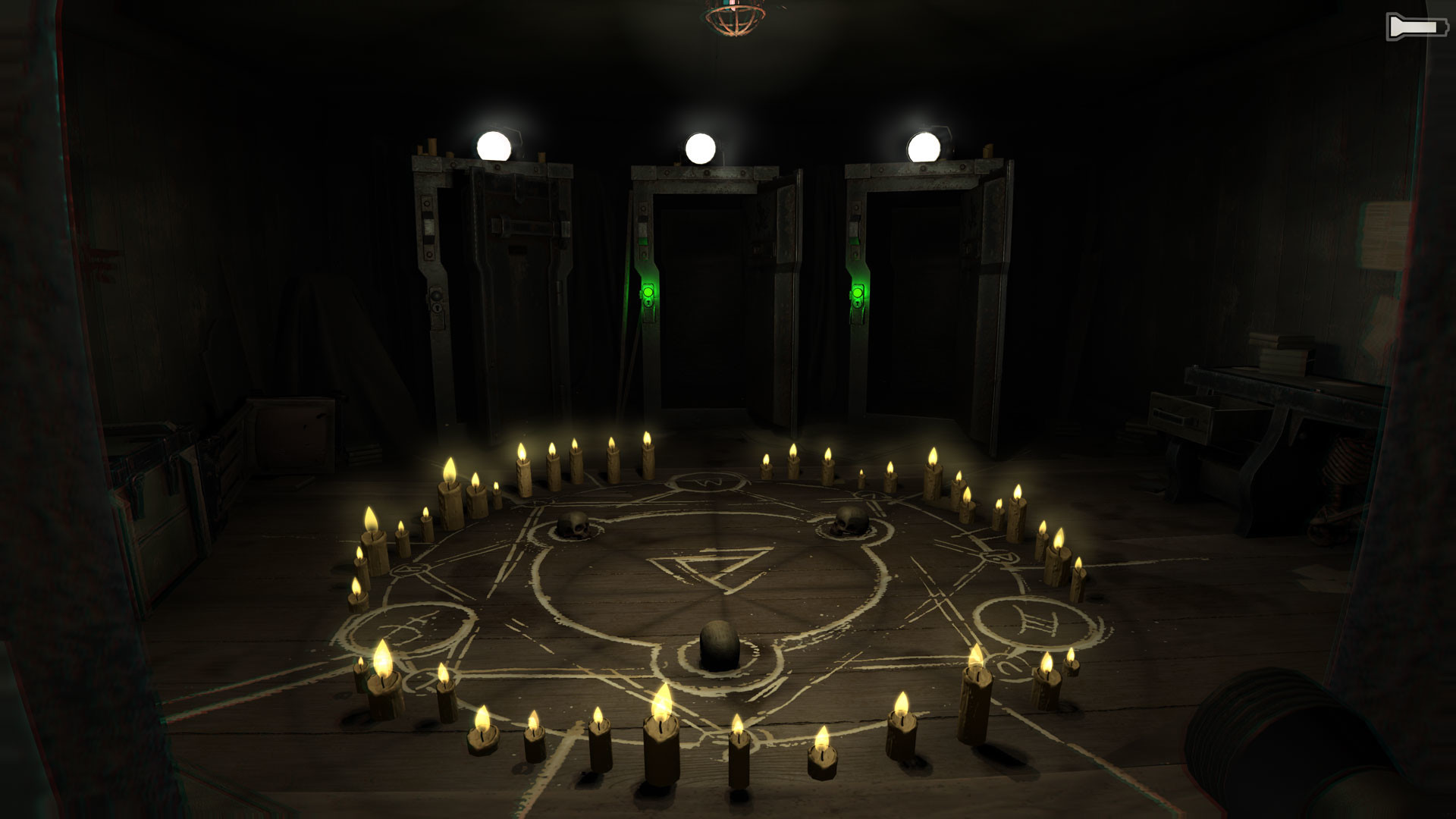Screen dimensions: 1456x819
Task: Toggle the green switch on the right doorframe
Action: [858, 291]
